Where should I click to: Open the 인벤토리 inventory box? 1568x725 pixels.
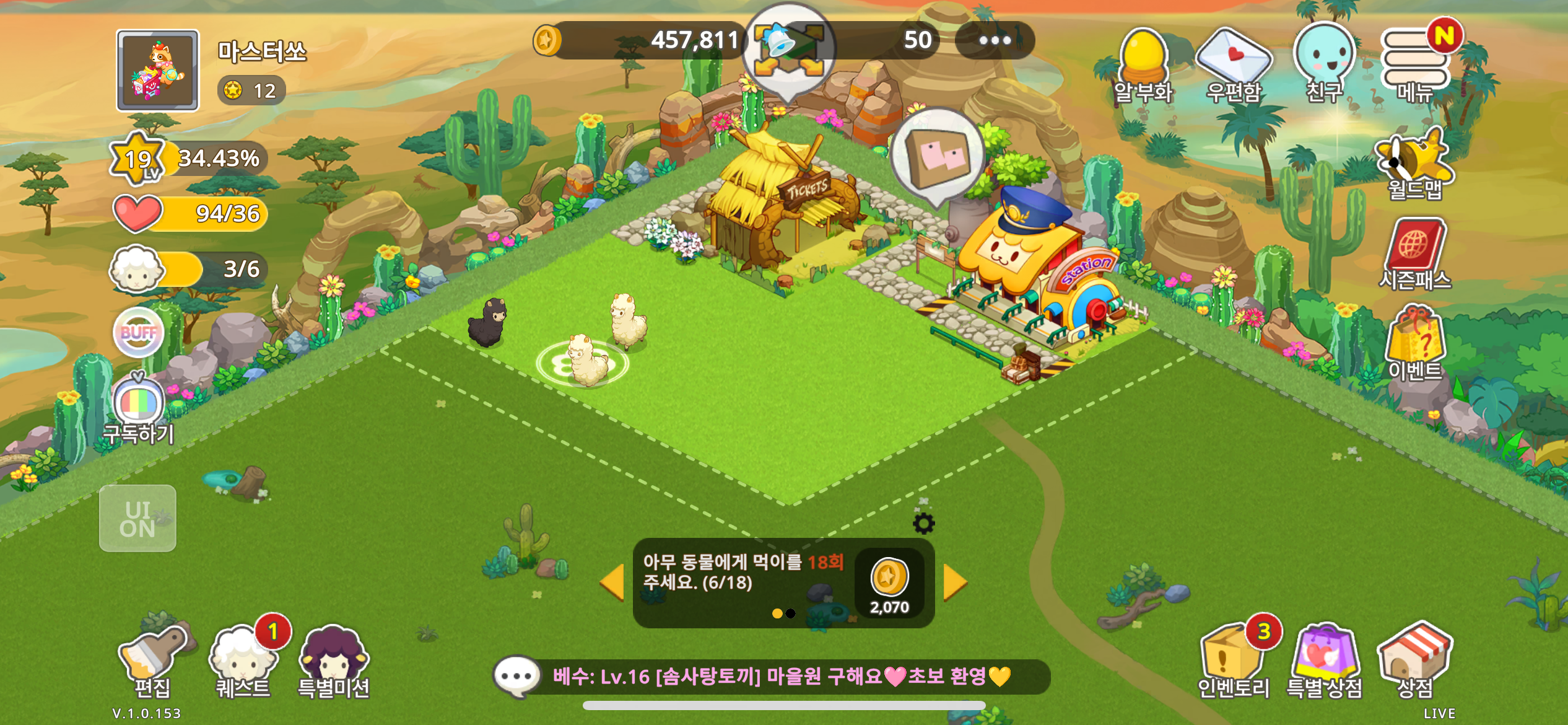[1232, 661]
